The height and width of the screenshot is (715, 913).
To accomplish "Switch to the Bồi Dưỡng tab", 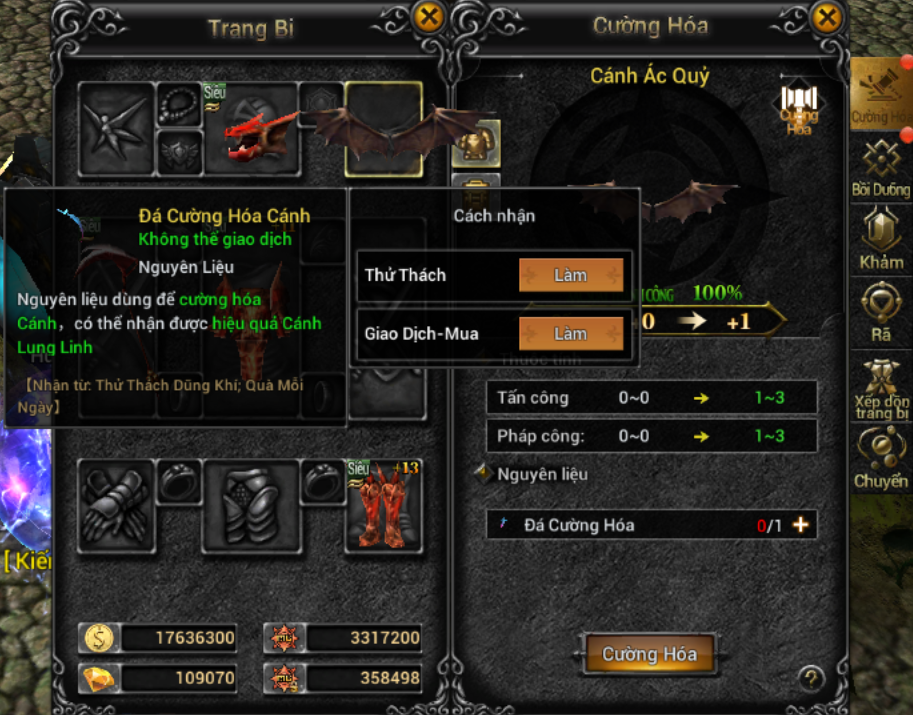I will point(881,168).
